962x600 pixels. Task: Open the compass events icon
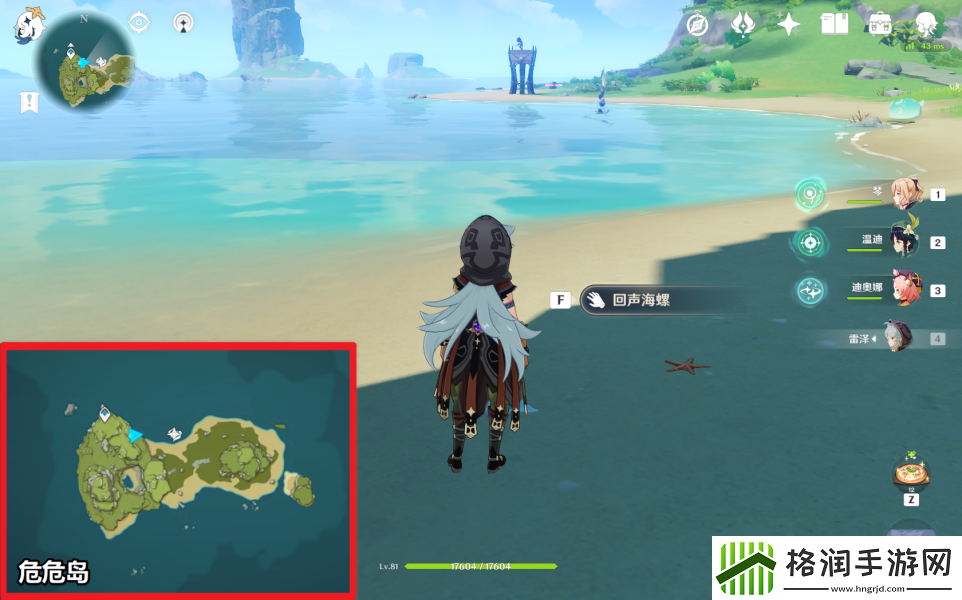coord(699,24)
